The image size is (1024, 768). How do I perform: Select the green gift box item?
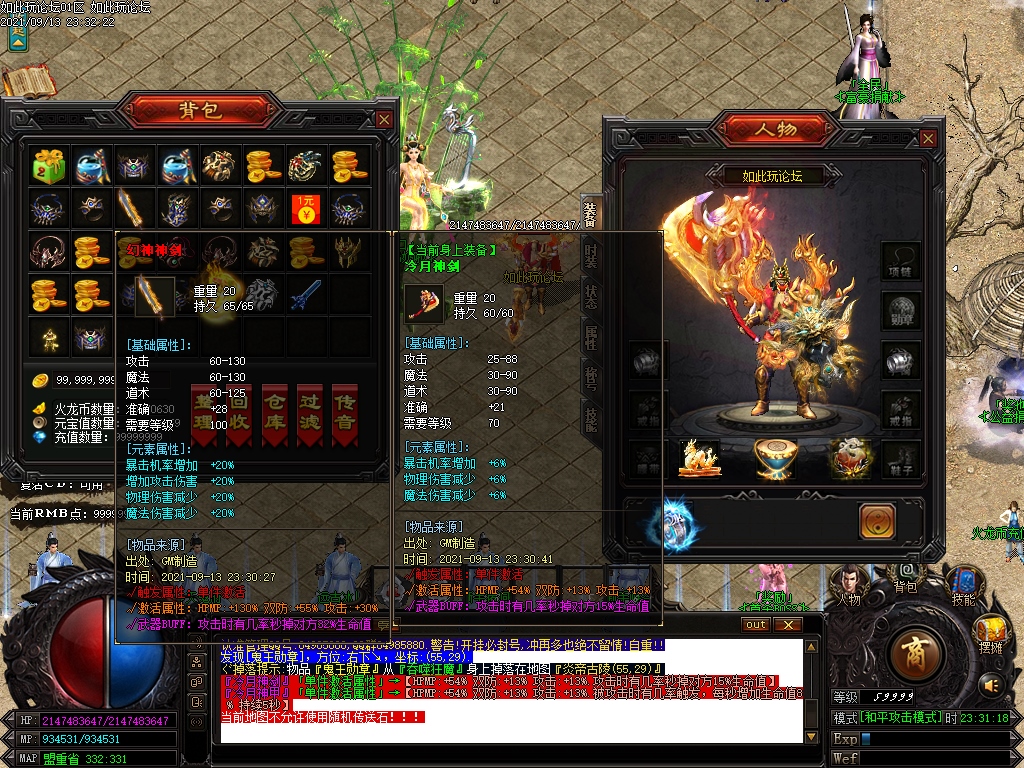[47, 165]
